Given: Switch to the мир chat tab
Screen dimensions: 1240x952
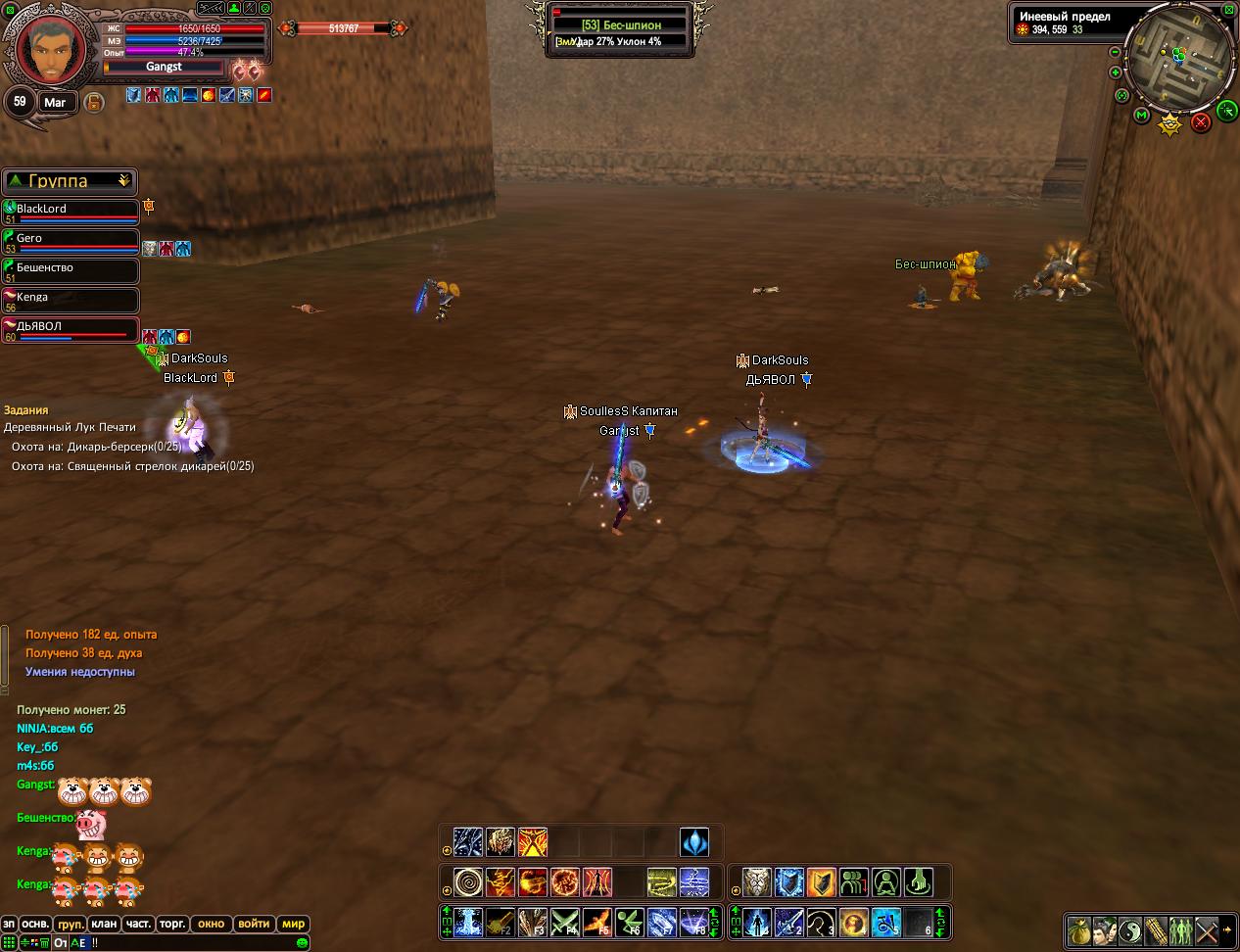Looking at the screenshot, I should point(293,924).
